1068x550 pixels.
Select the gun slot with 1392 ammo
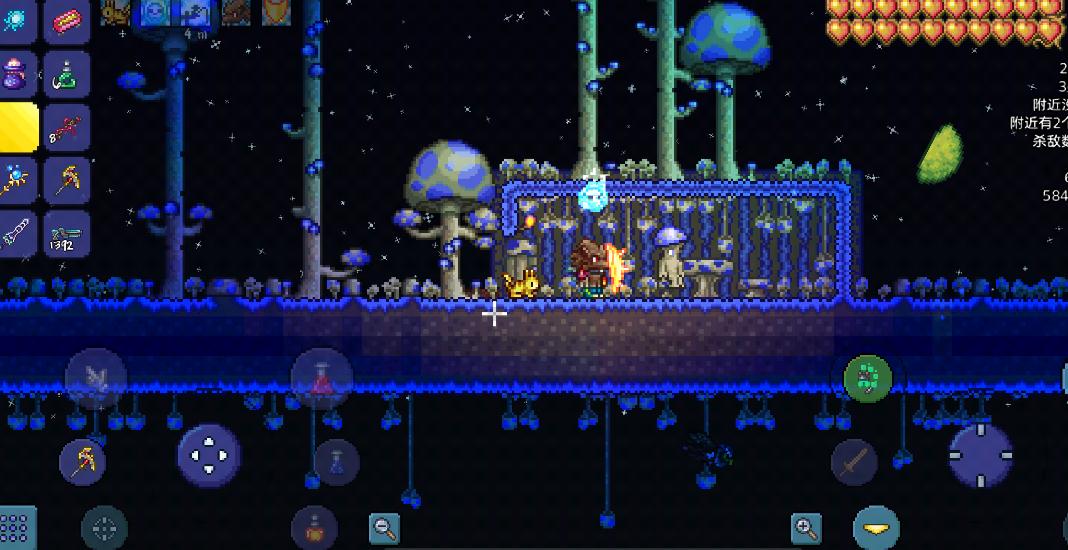(67, 235)
